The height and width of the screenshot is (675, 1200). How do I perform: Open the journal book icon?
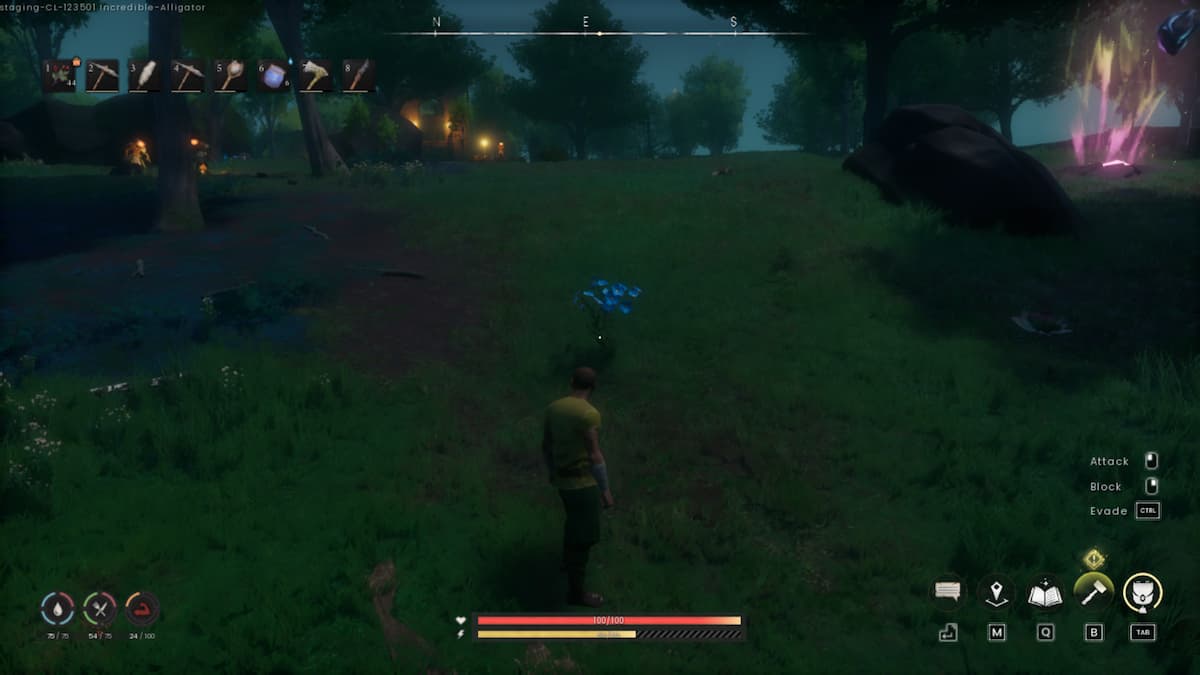click(1045, 592)
